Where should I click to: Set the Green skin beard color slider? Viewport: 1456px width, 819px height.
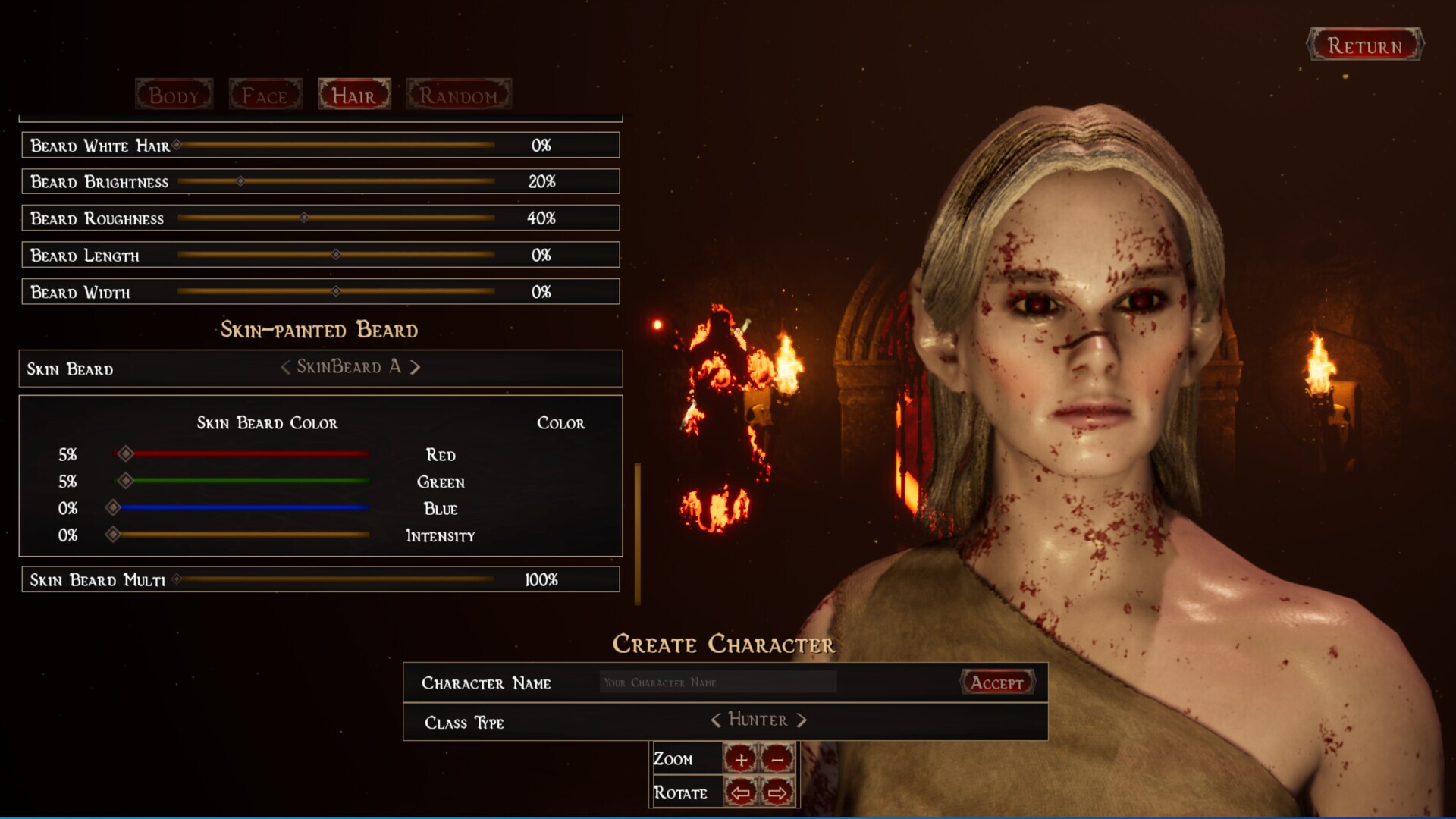(x=126, y=481)
